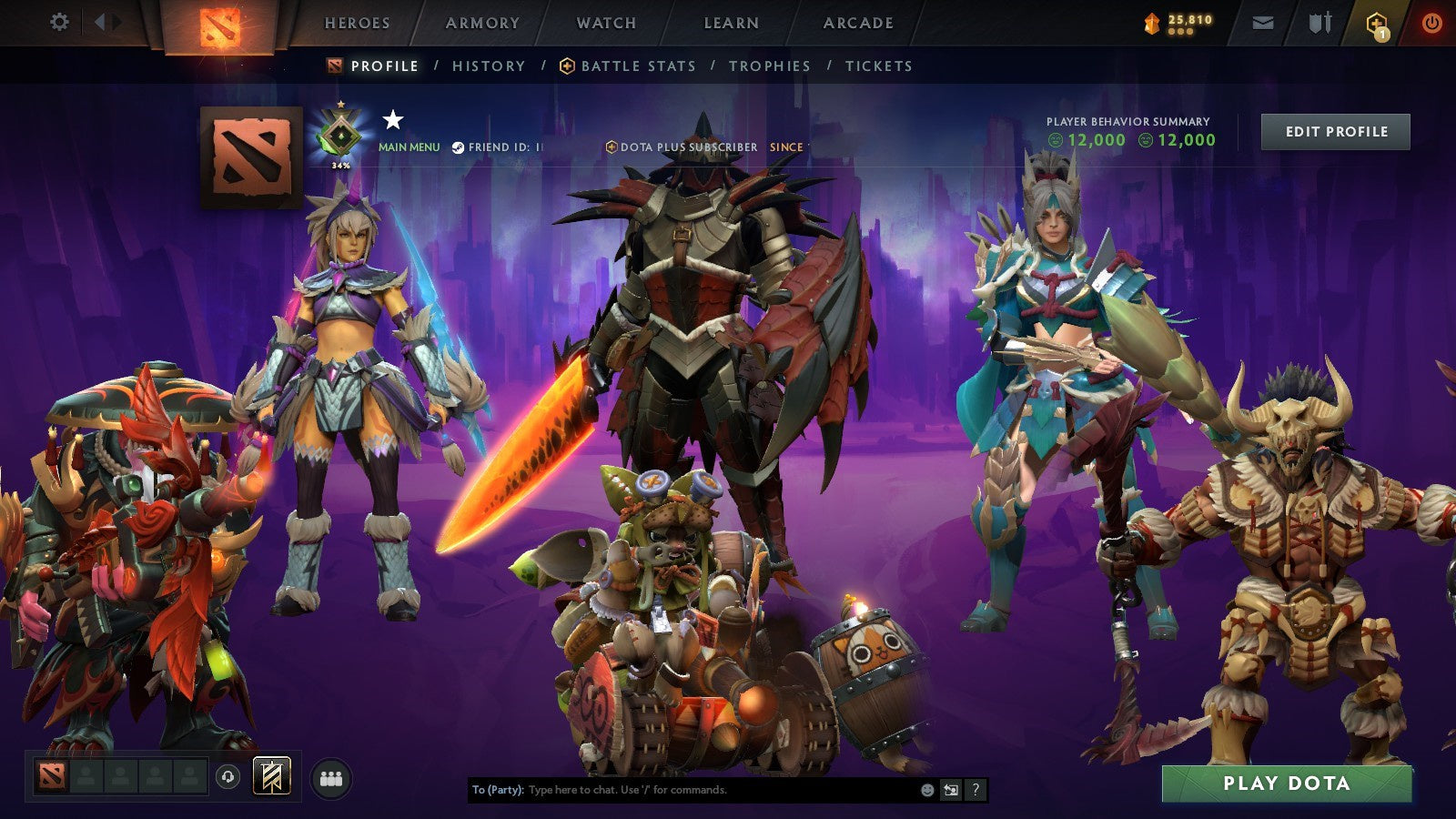This screenshot has height=819, width=1456.
Task: Click the chat help question mark
Action: (x=976, y=791)
